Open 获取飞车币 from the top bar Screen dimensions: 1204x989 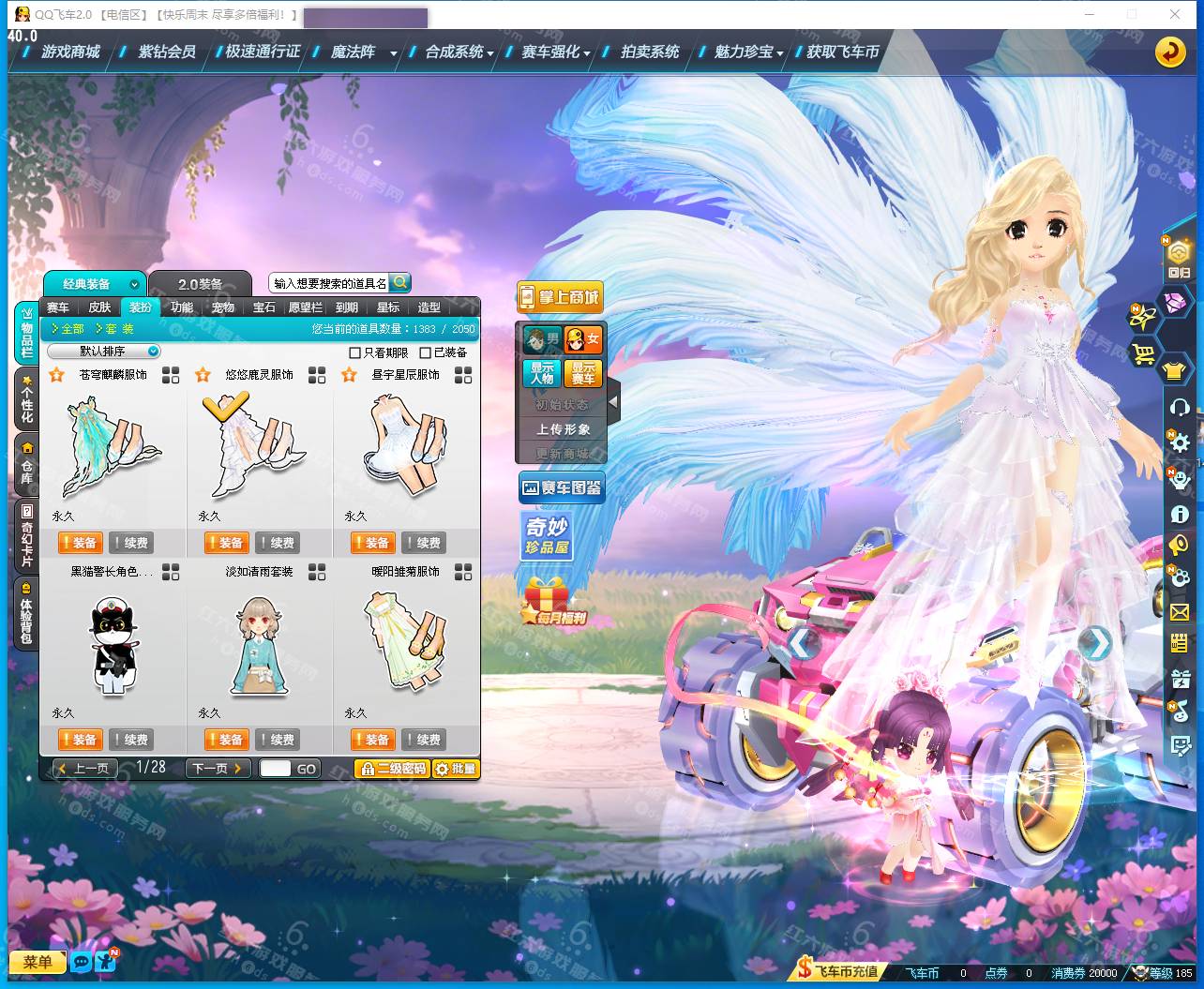tap(842, 52)
